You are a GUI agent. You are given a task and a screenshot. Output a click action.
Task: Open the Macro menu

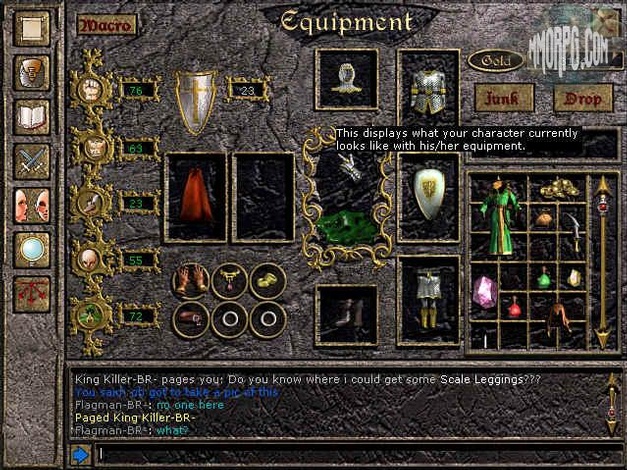(105, 25)
